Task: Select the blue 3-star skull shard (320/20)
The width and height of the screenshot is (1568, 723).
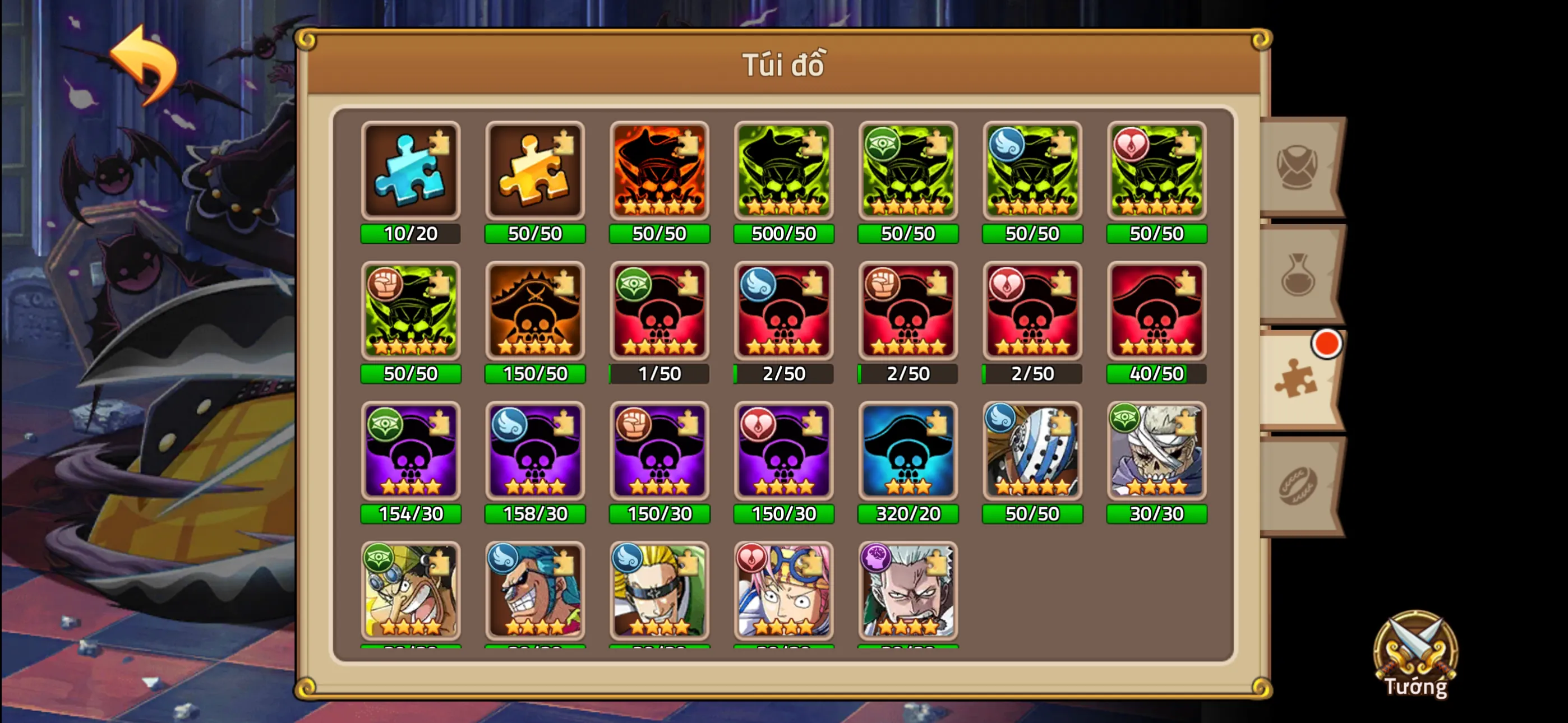Action: 908,453
